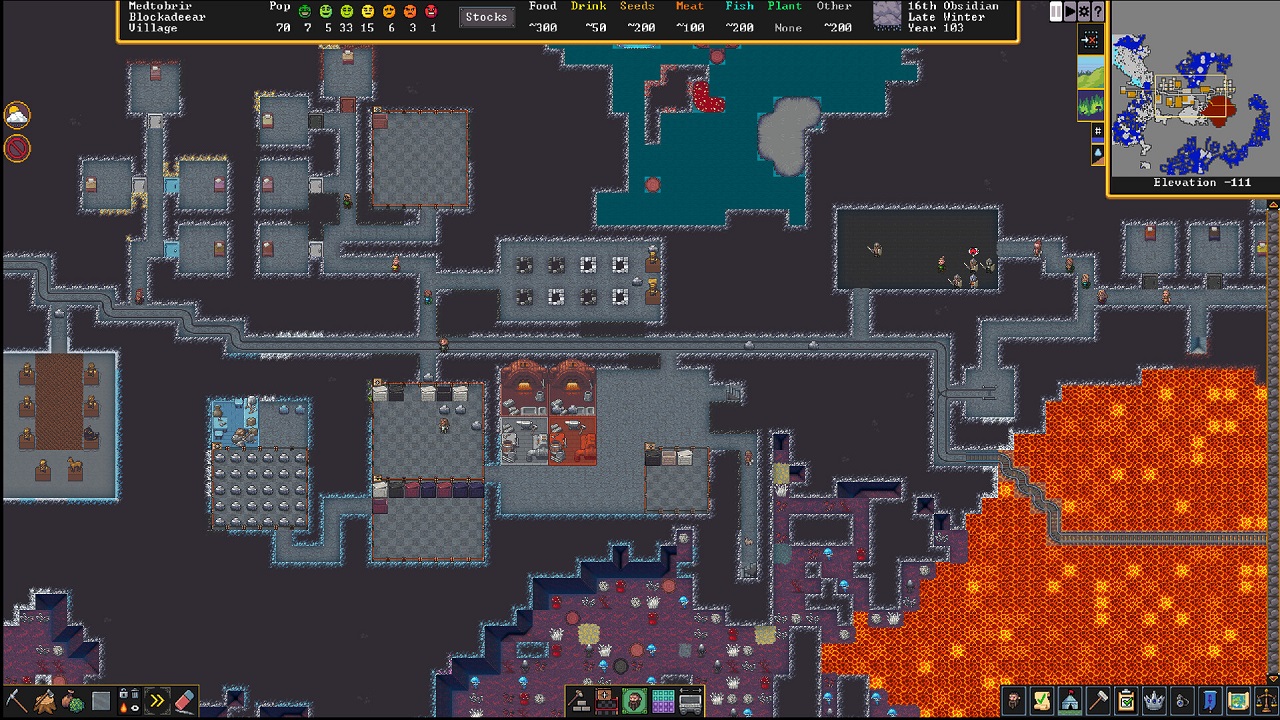Select the smooth stone designation tool
1280x720 pixels.
tap(100, 700)
